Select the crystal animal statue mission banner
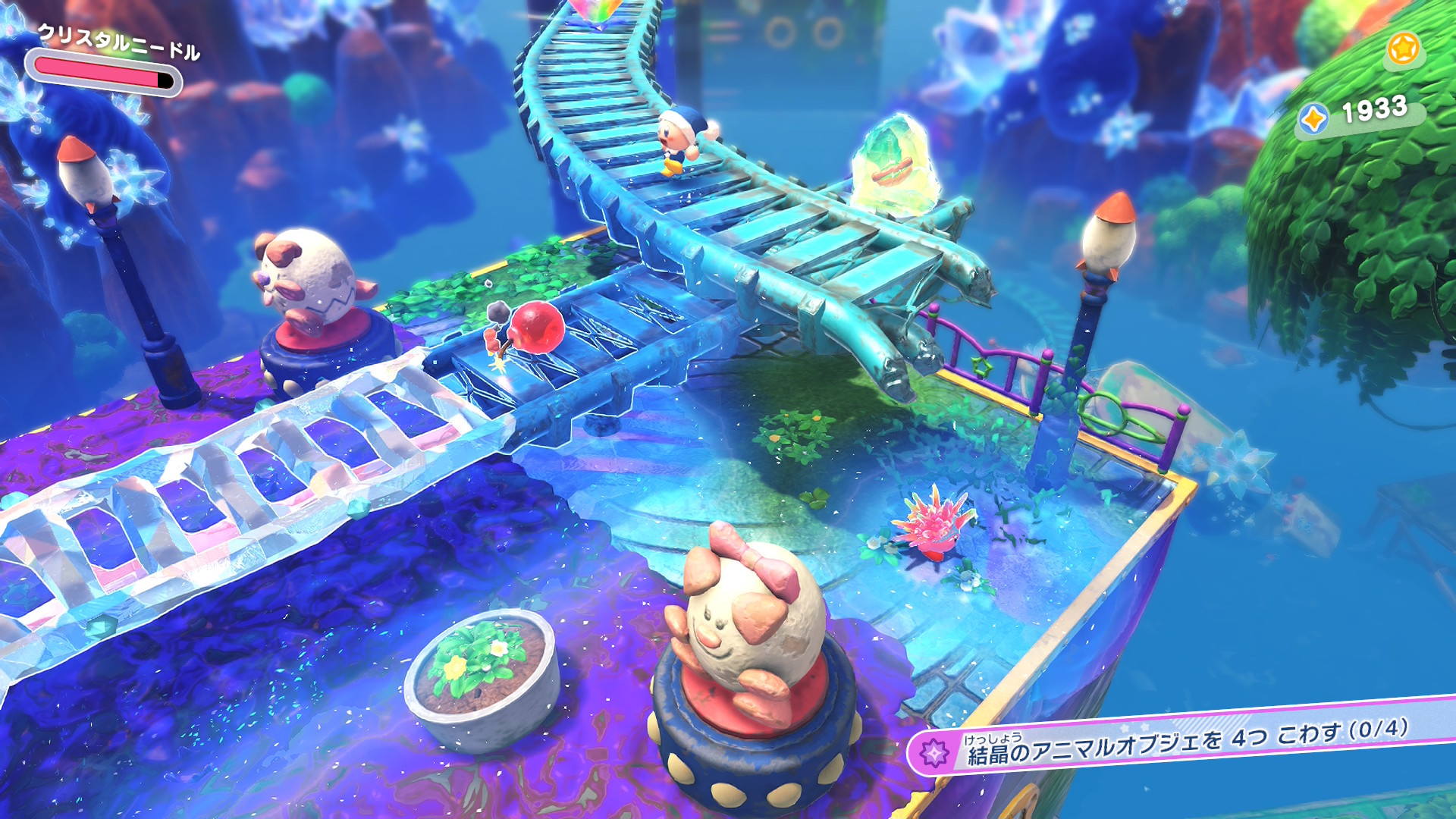The height and width of the screenshot is (819, 1456). (1183, 742)
